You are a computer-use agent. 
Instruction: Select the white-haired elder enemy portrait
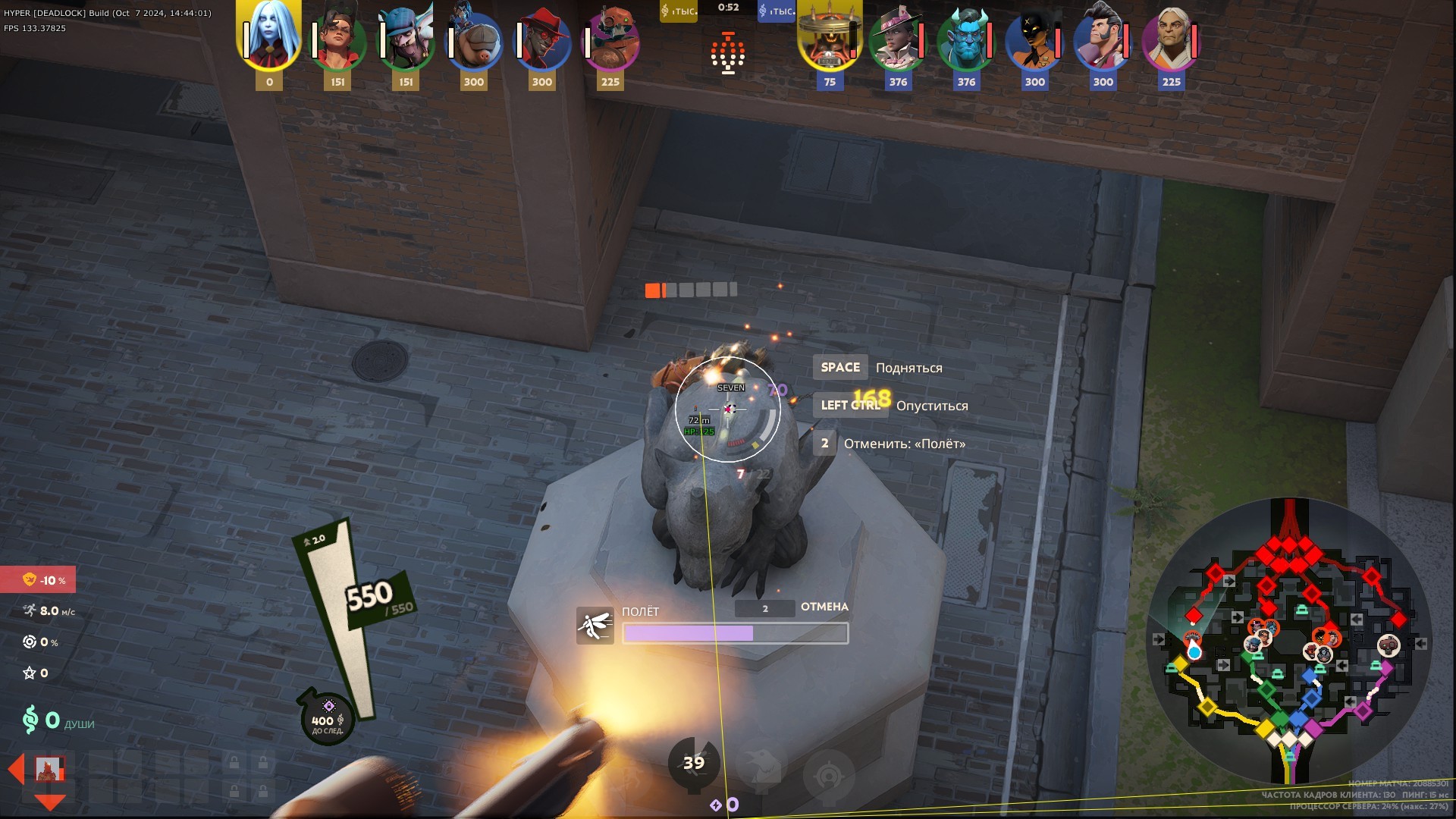[x=1171, y=42]
